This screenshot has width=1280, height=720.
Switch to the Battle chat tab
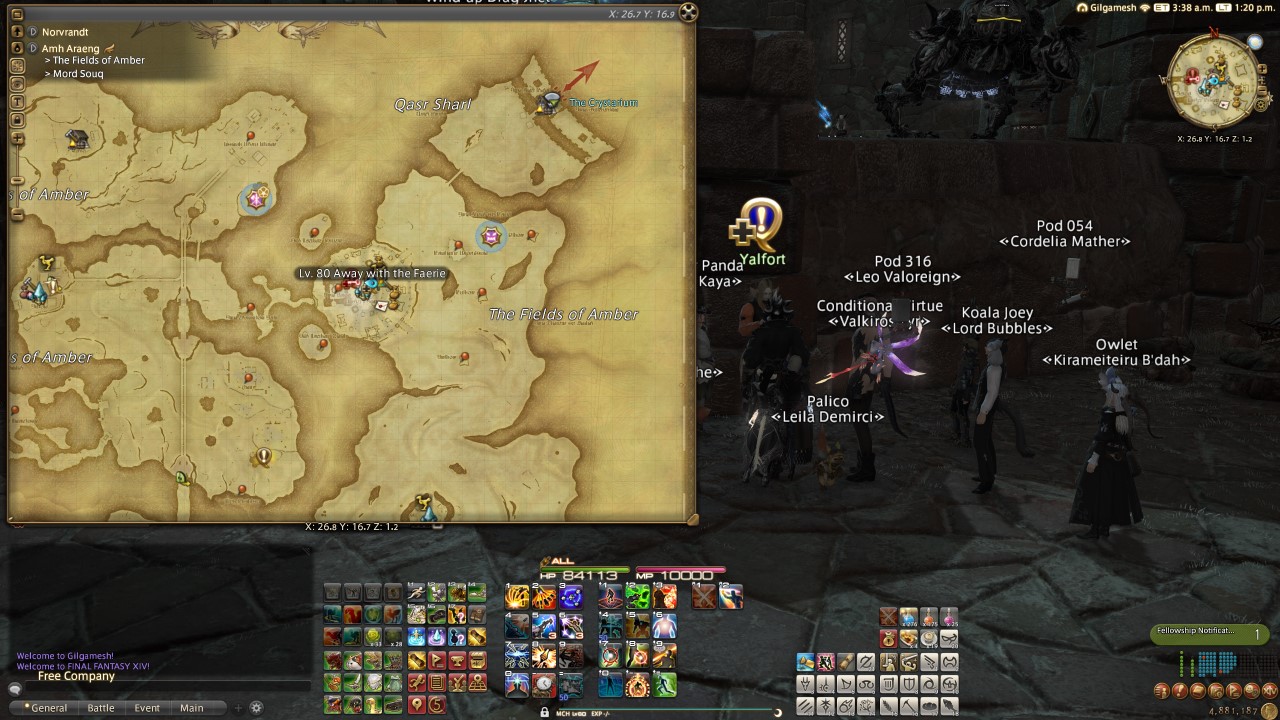(101, 707)
